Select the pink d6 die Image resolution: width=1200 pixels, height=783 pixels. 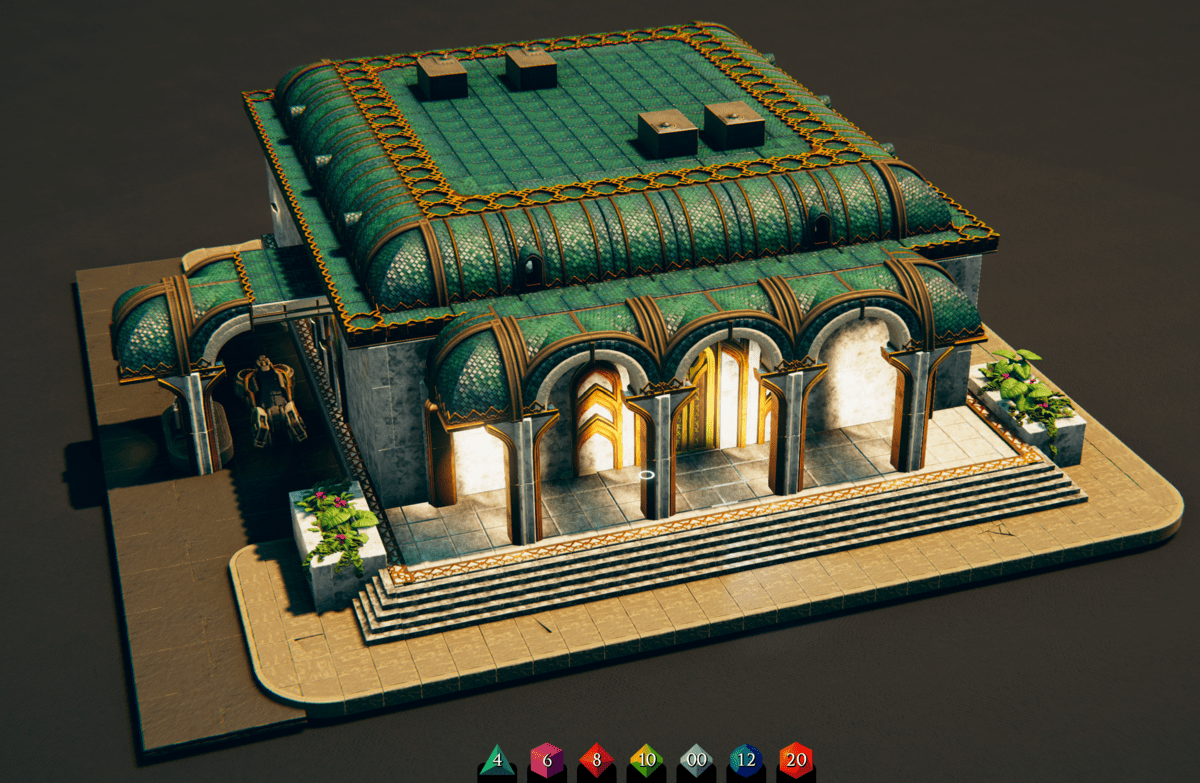(546, 761)
